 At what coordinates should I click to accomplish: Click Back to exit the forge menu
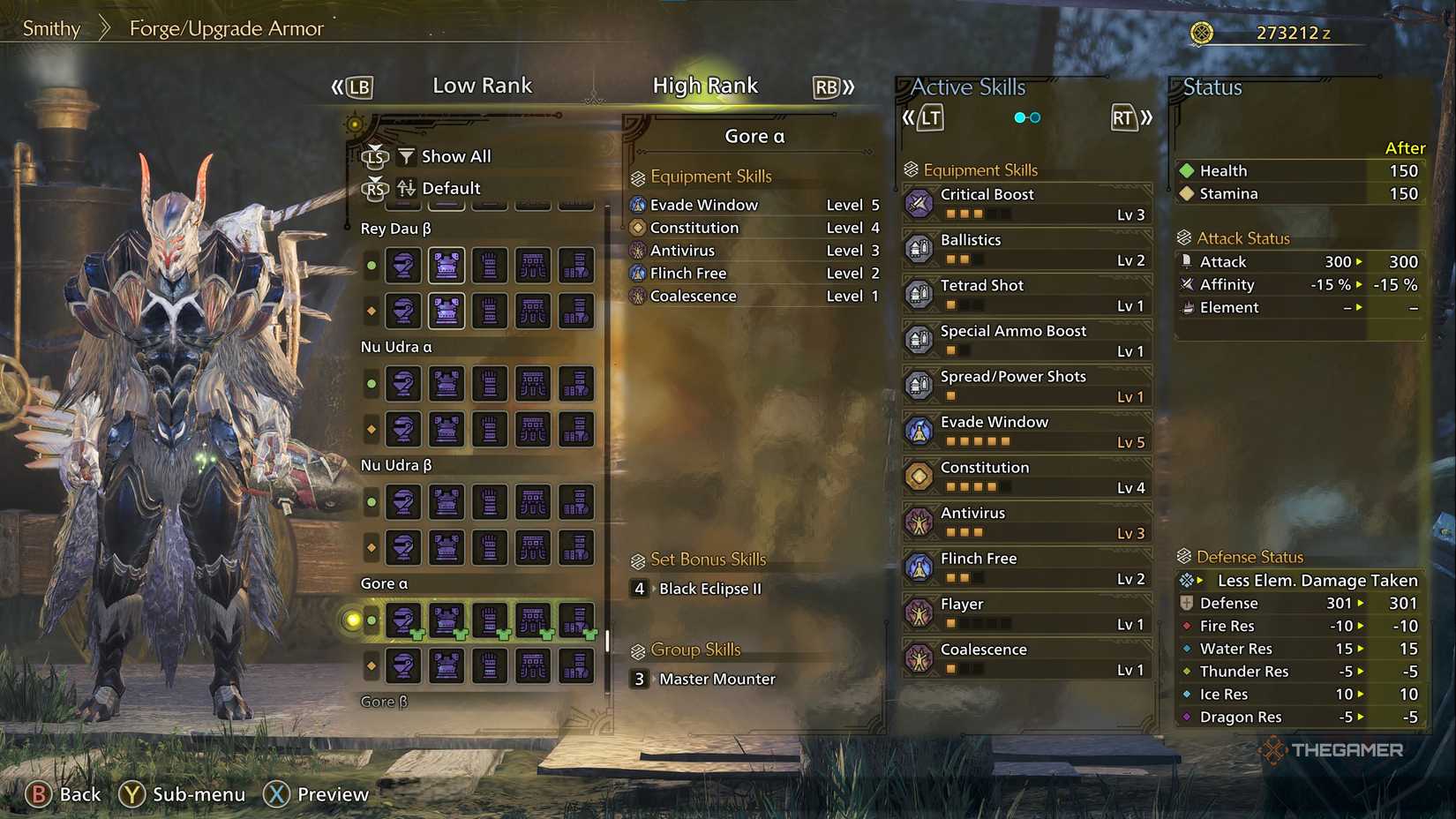point(64,793)
